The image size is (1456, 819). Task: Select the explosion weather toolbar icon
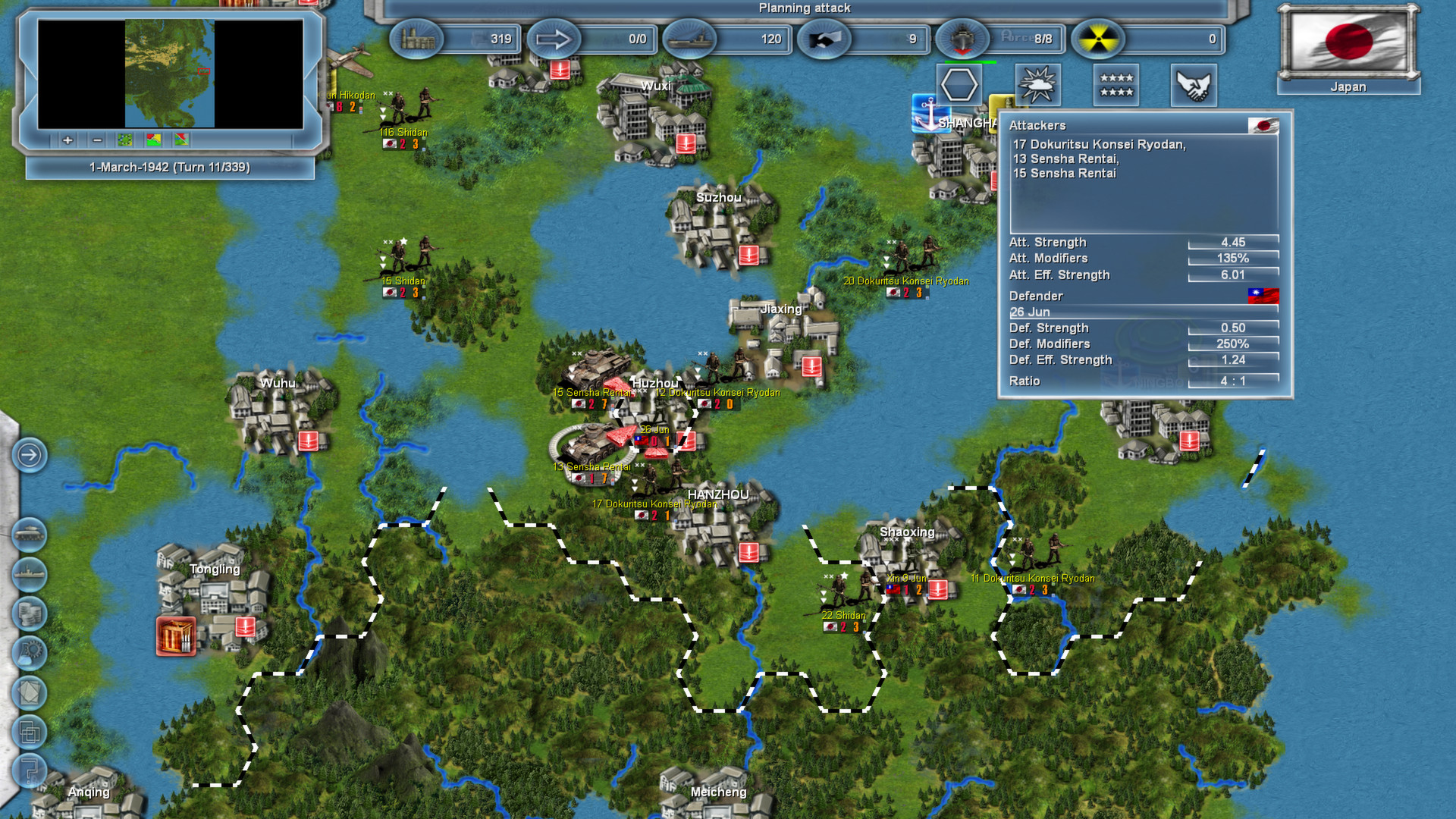coord(1038,84)
